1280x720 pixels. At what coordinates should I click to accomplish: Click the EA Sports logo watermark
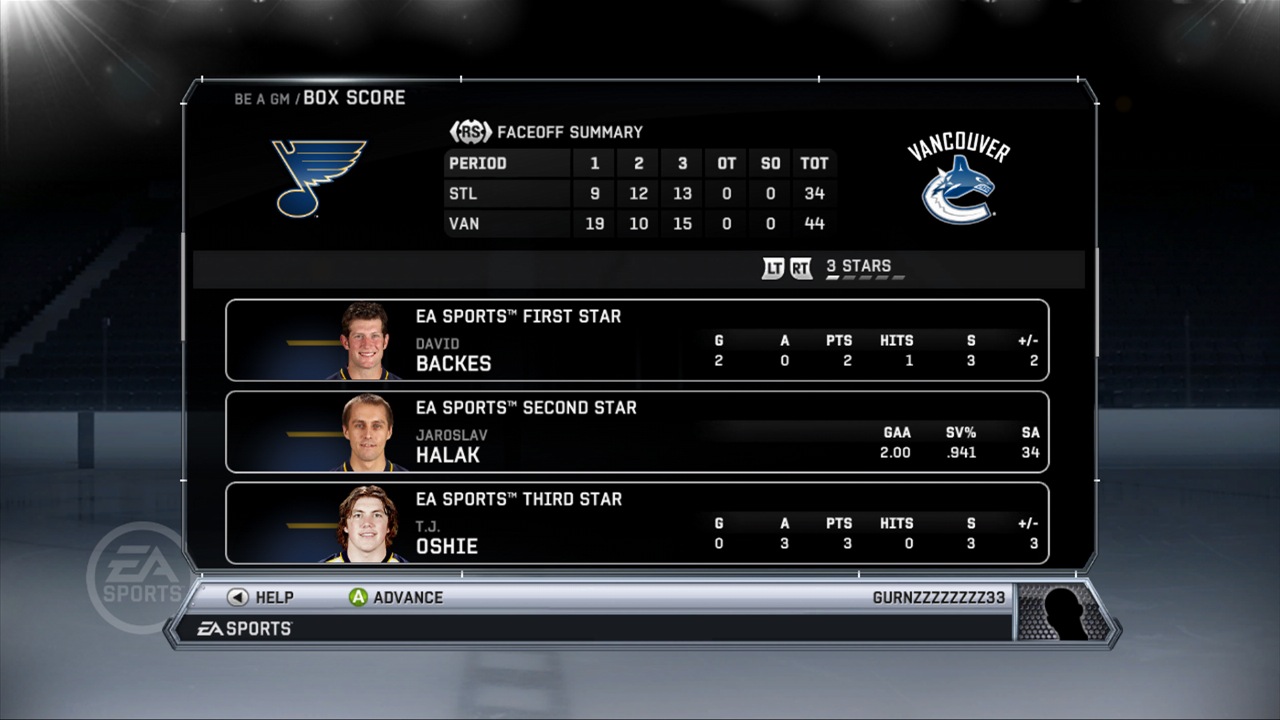[137, 570]
